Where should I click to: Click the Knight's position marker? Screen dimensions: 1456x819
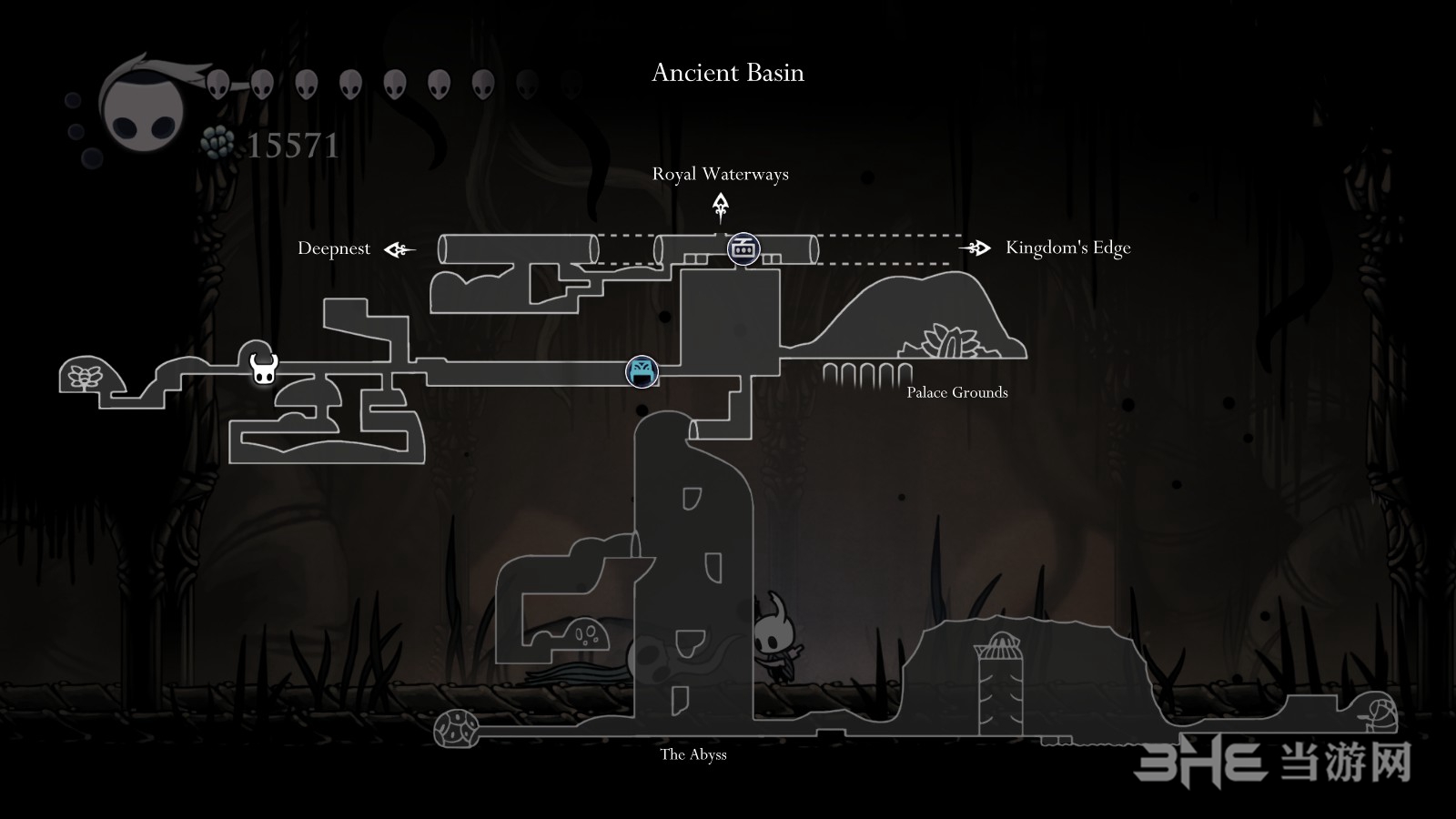pos(263,369)
